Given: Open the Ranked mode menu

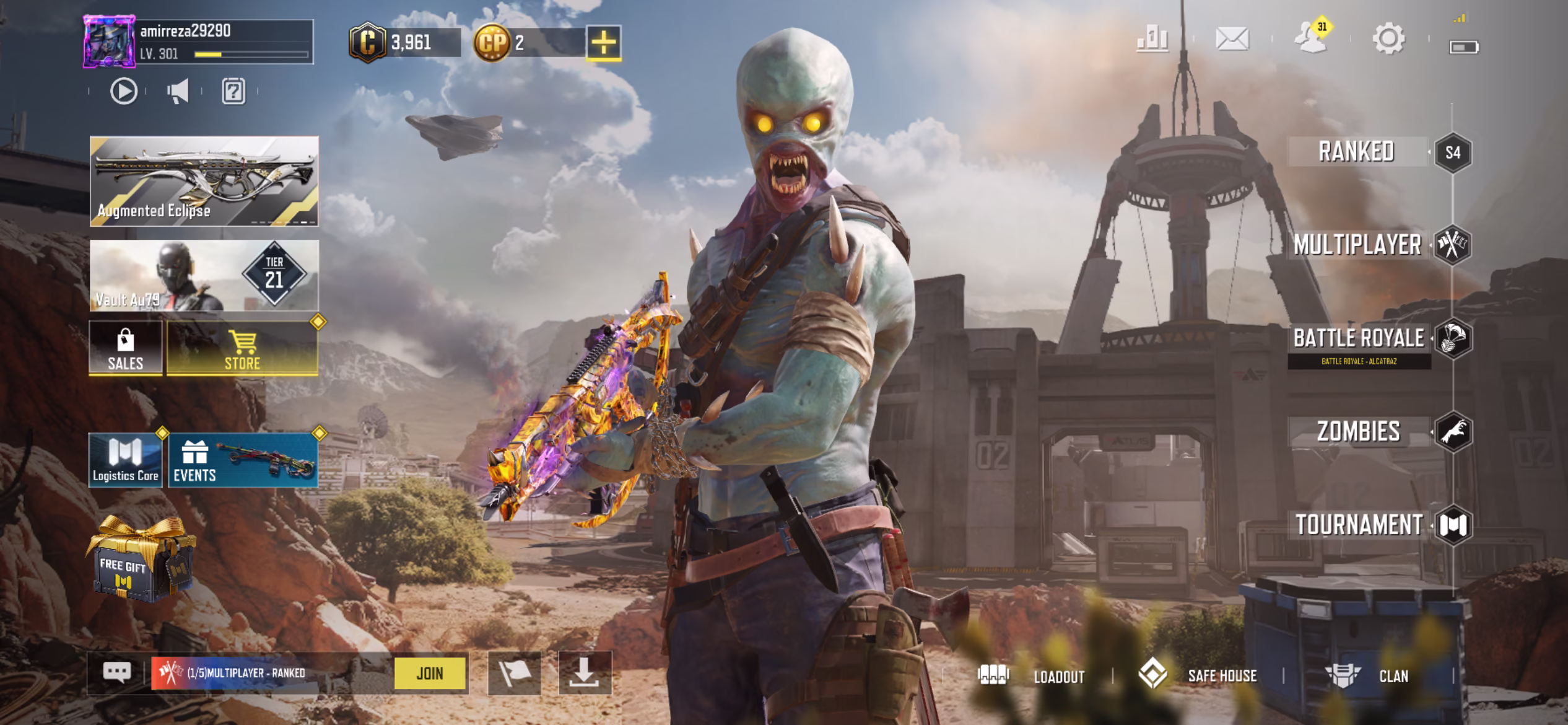Looking at the screenshot, I should pyautogui.click(x=1357, y=152).
